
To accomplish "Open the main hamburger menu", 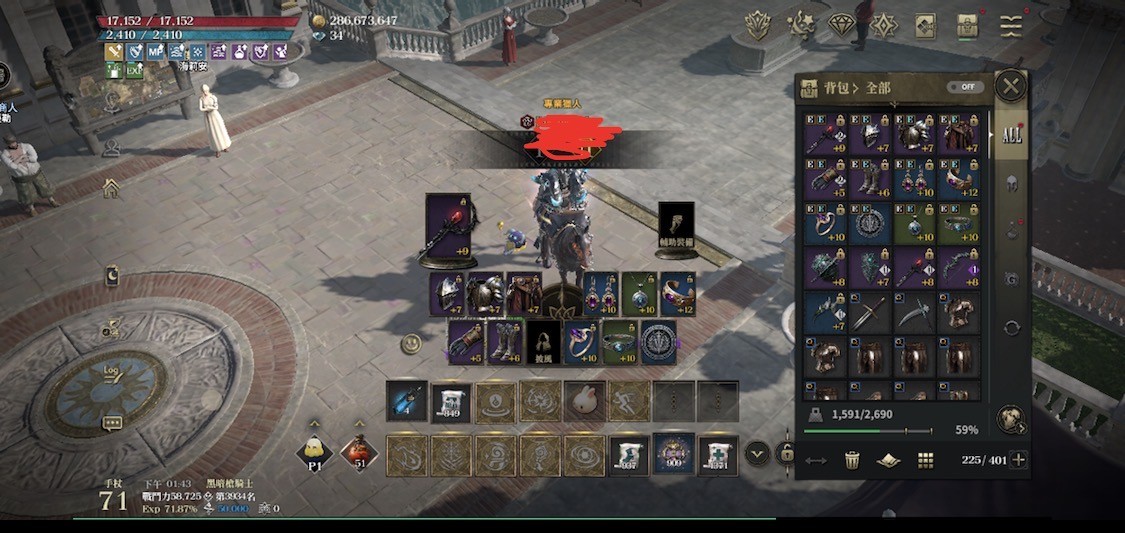I will point(1011,26).
